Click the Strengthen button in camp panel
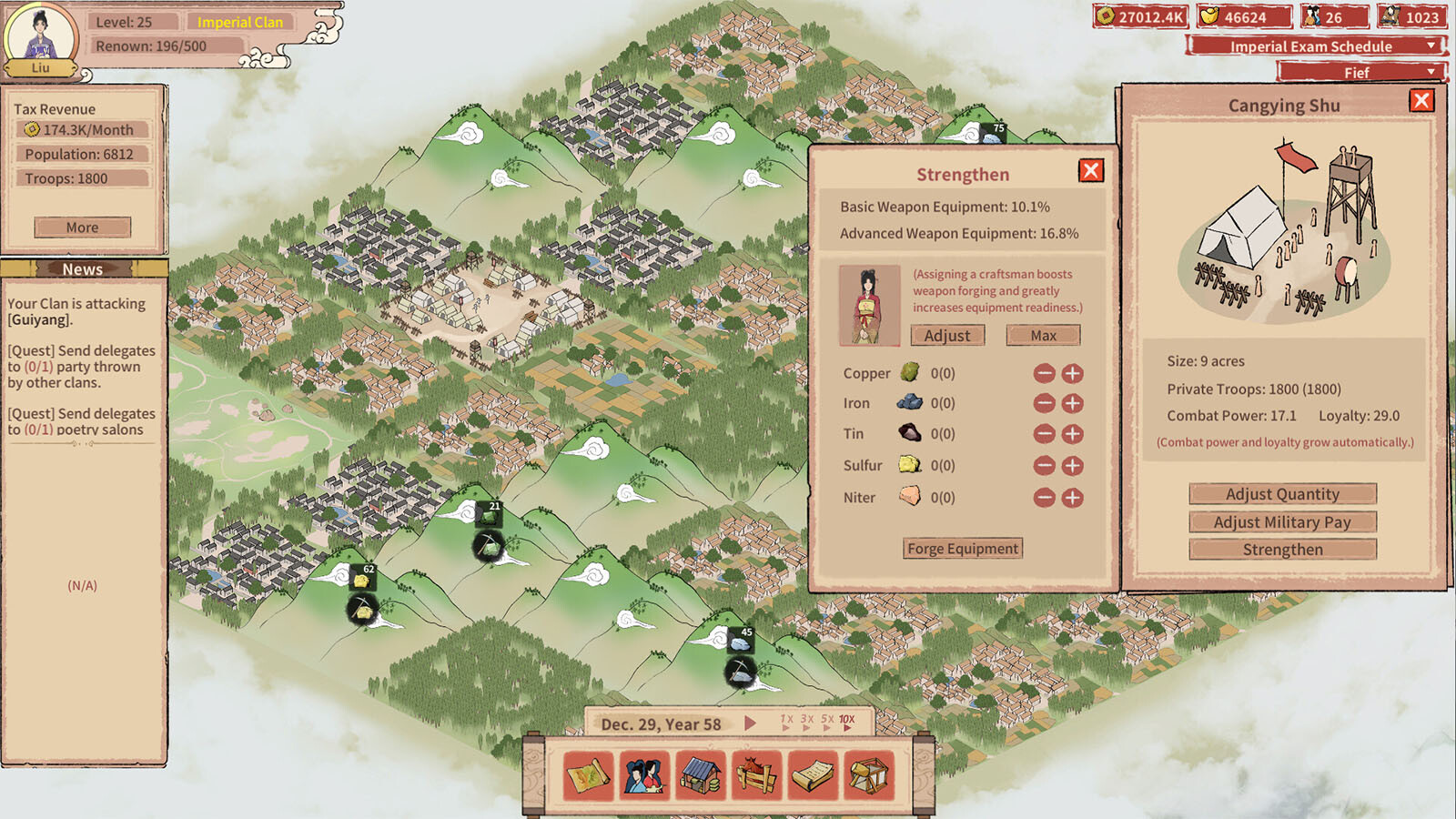1456x819 pixels. [1282, 550]
